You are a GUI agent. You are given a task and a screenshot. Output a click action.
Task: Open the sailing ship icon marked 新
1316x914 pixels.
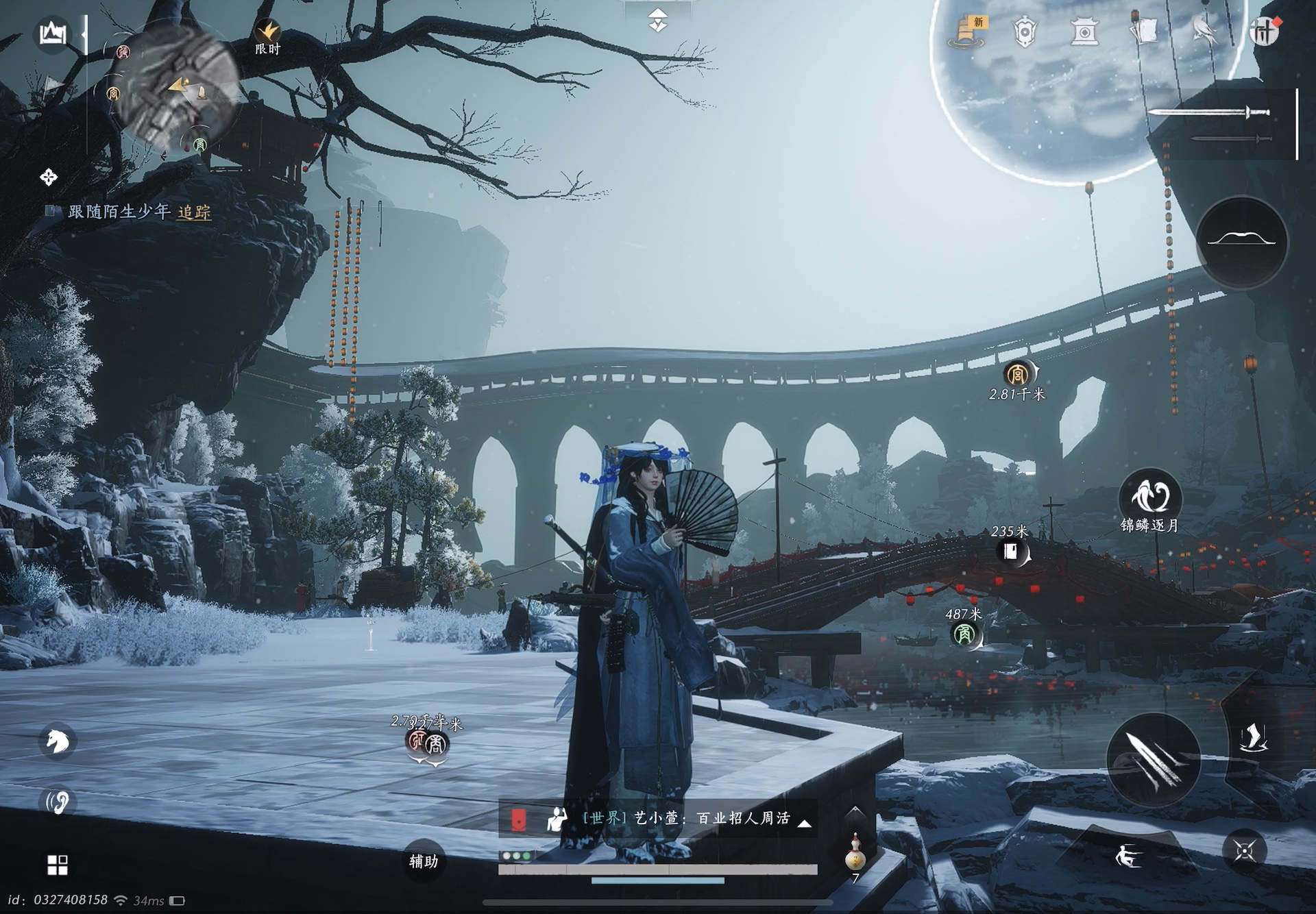967,32
